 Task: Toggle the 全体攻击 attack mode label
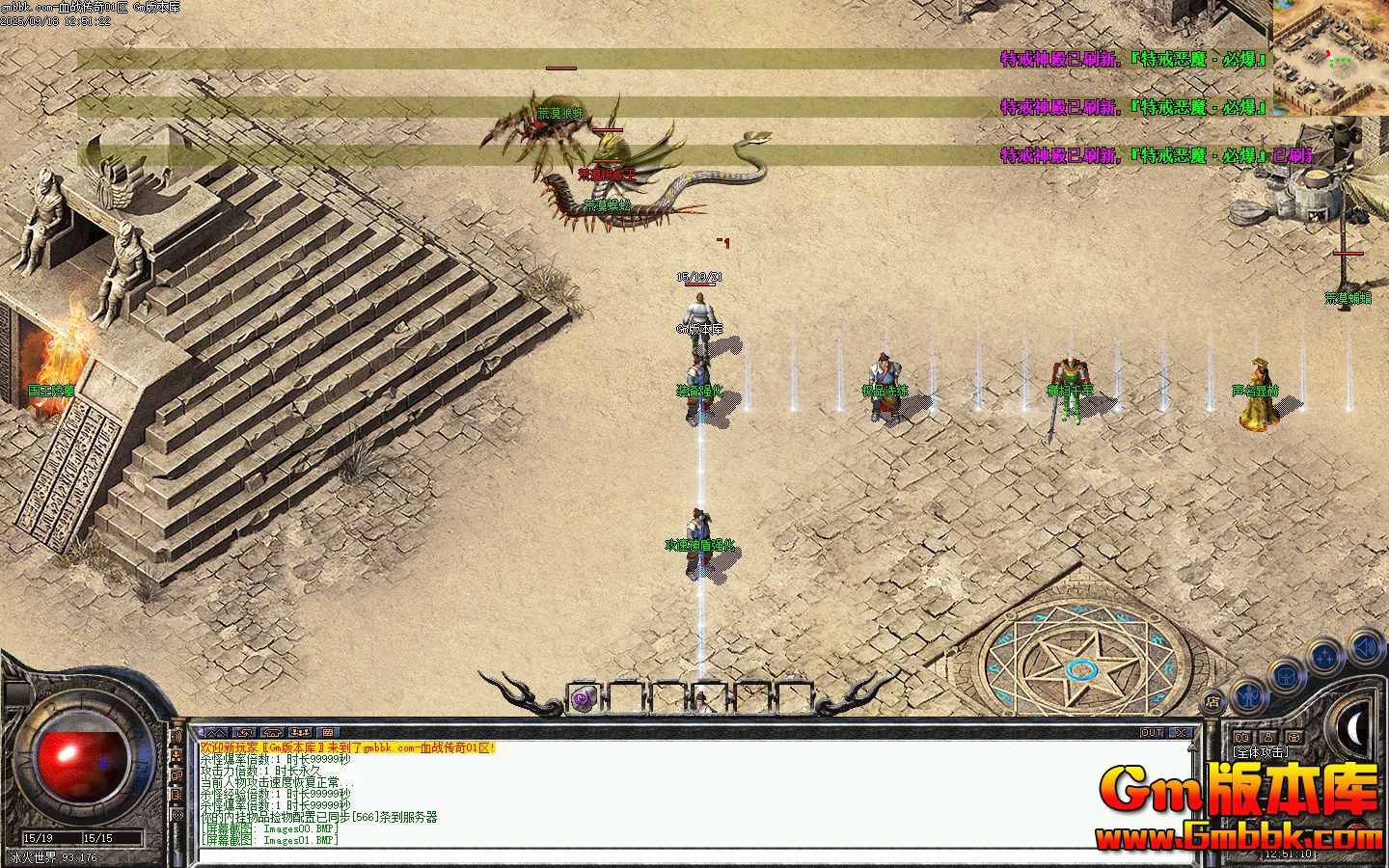tap(1261, 753)
